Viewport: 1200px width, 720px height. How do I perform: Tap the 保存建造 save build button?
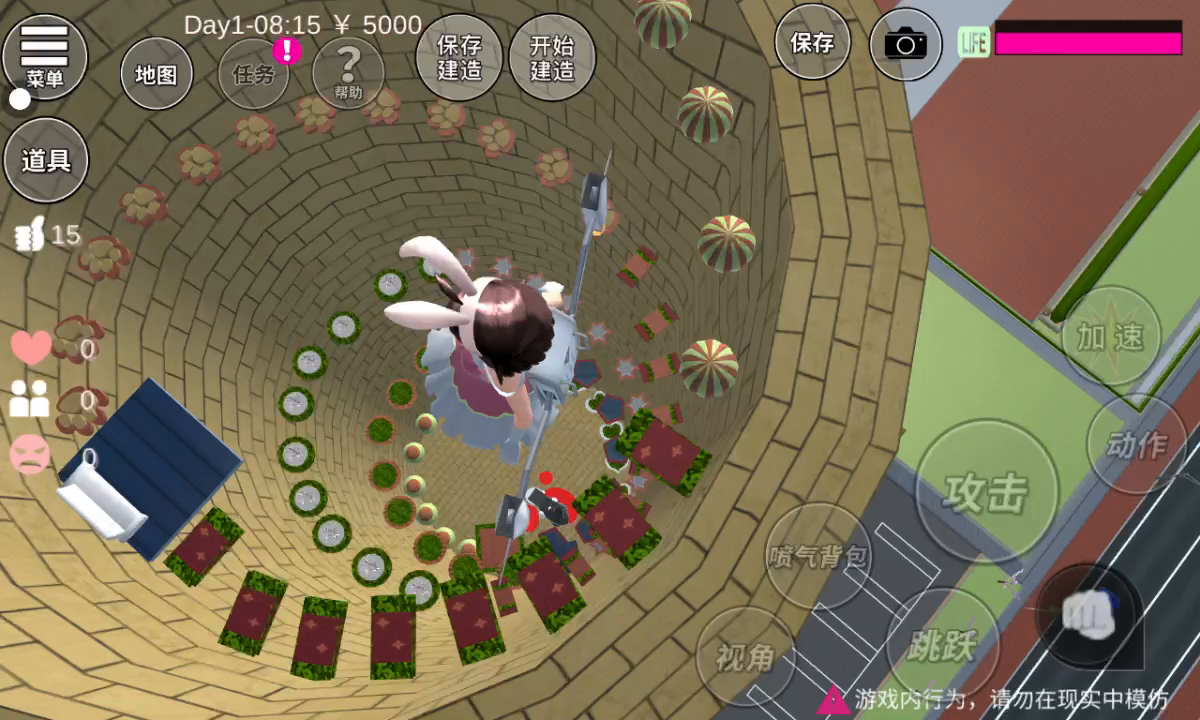tap(460, 58)
